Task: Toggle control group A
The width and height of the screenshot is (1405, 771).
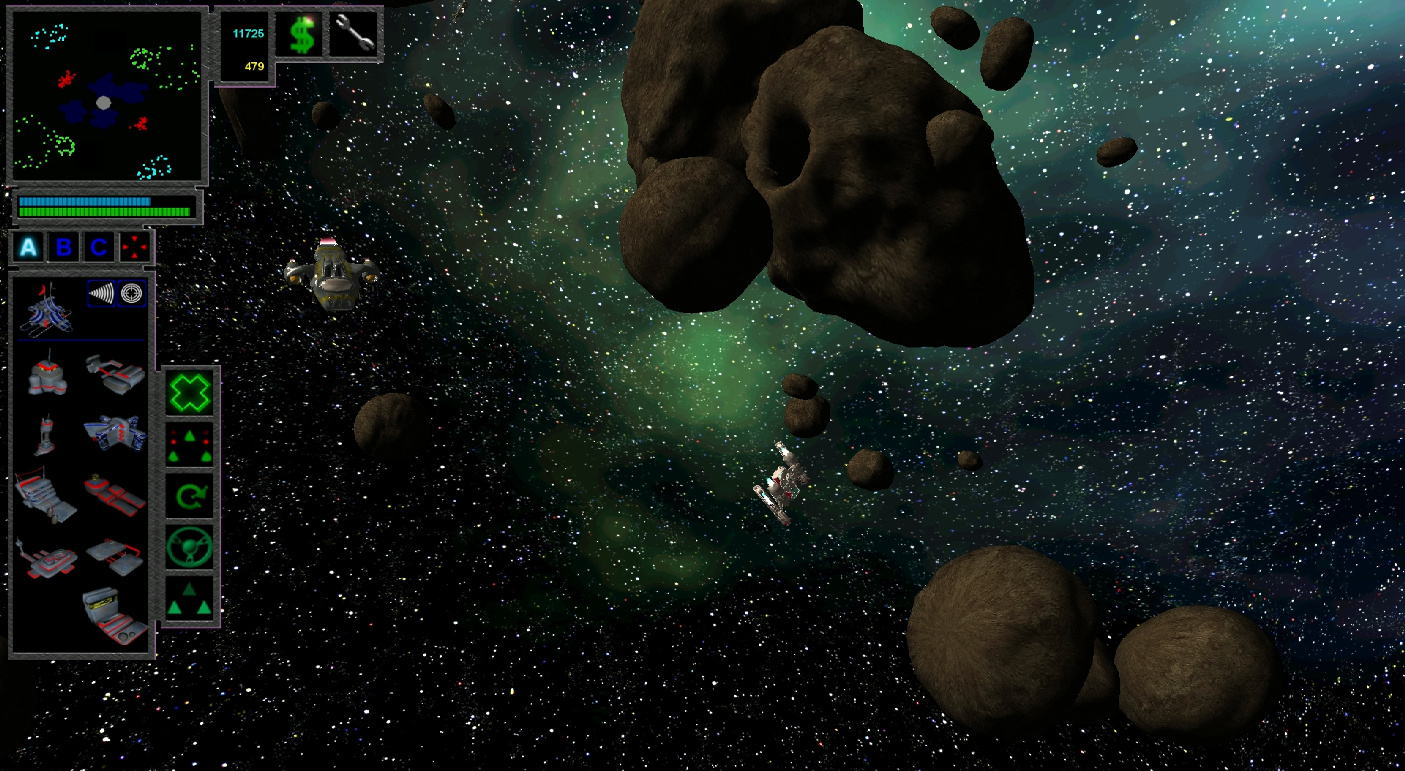Action: 26,247
